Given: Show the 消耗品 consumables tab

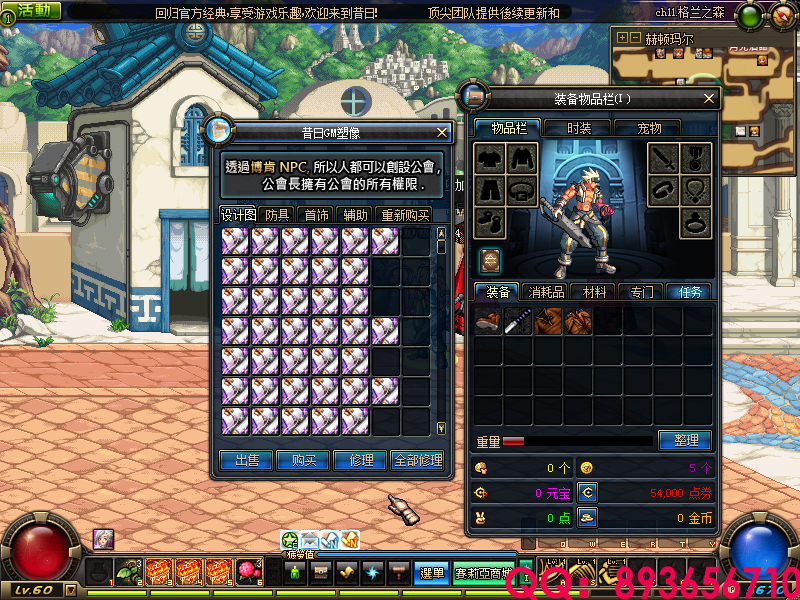Looking at the screenshot, I should point(546,292).
